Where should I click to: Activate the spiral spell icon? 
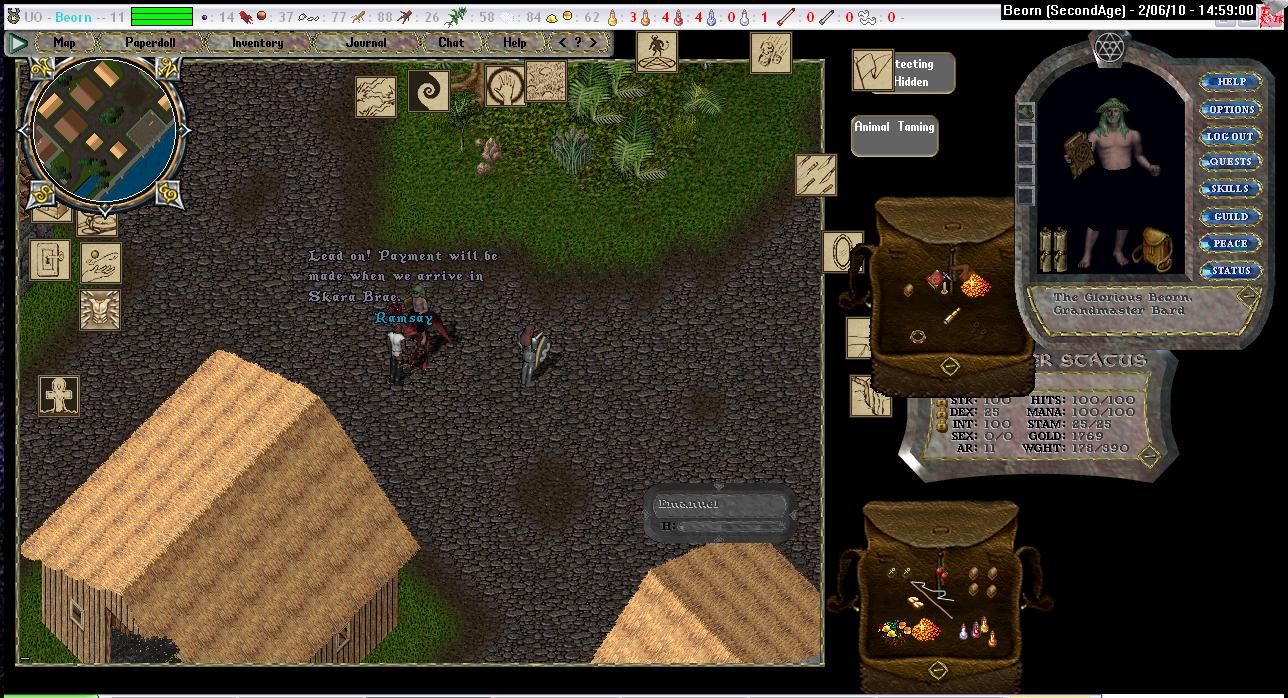click(x=429, y=93)
